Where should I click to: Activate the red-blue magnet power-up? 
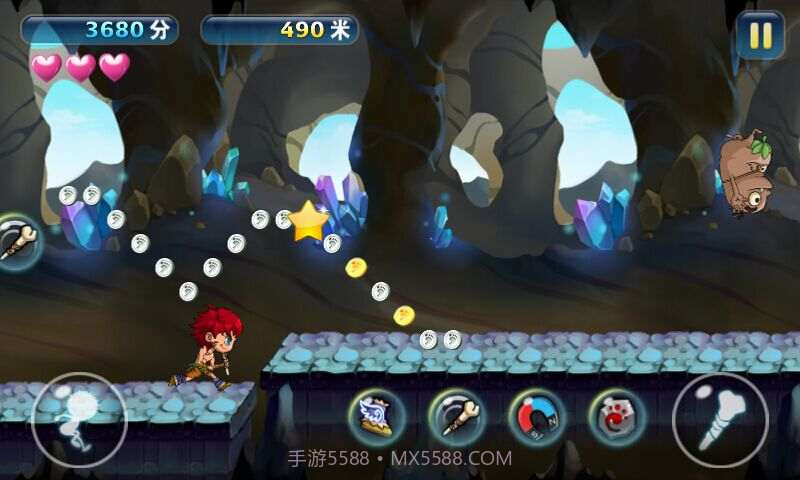pyautogui.click(x=537, y=417)
